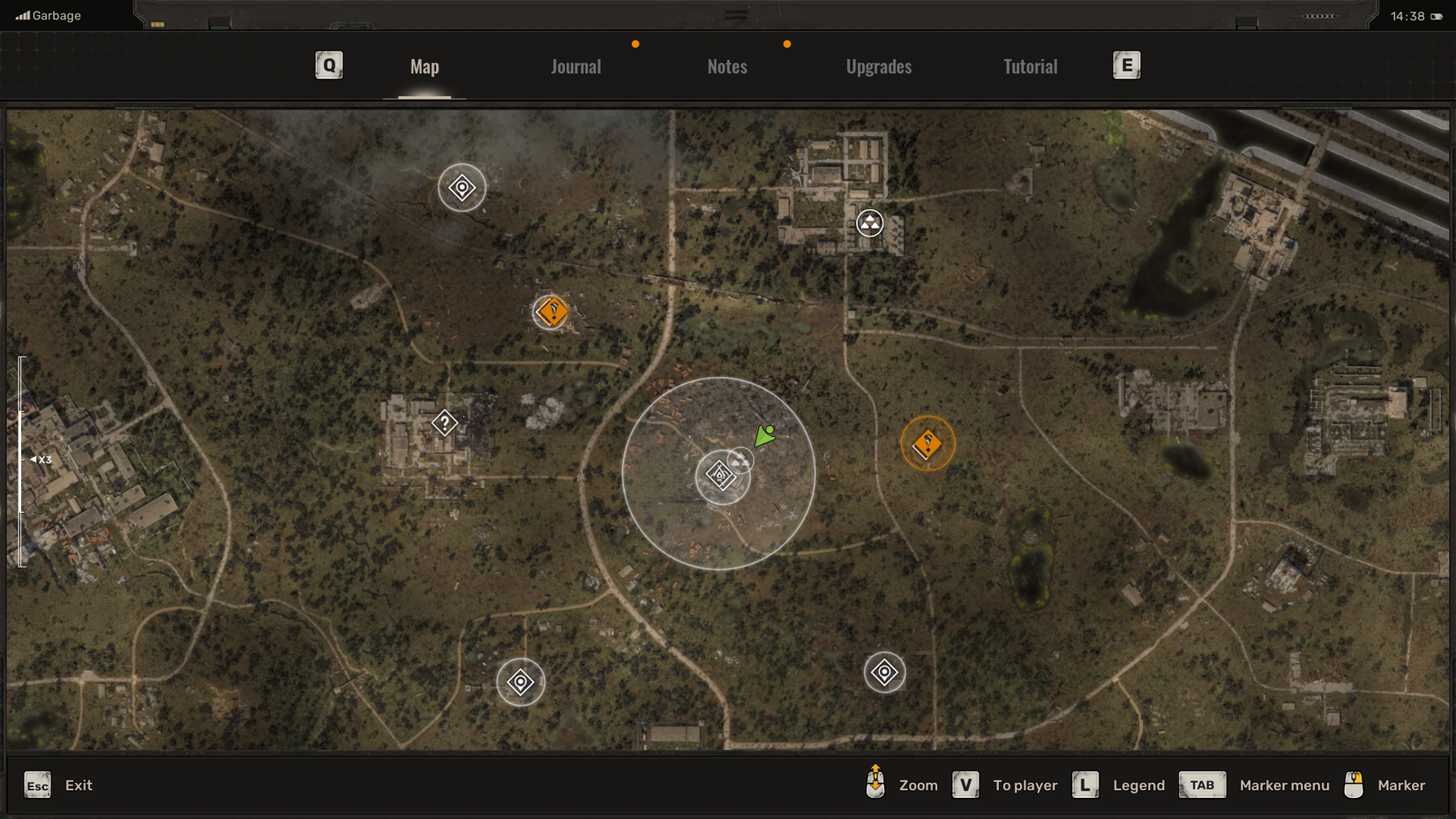Click the location marker at the bottom right
Screen dimensions: 1456x819
tap(883, 672)
